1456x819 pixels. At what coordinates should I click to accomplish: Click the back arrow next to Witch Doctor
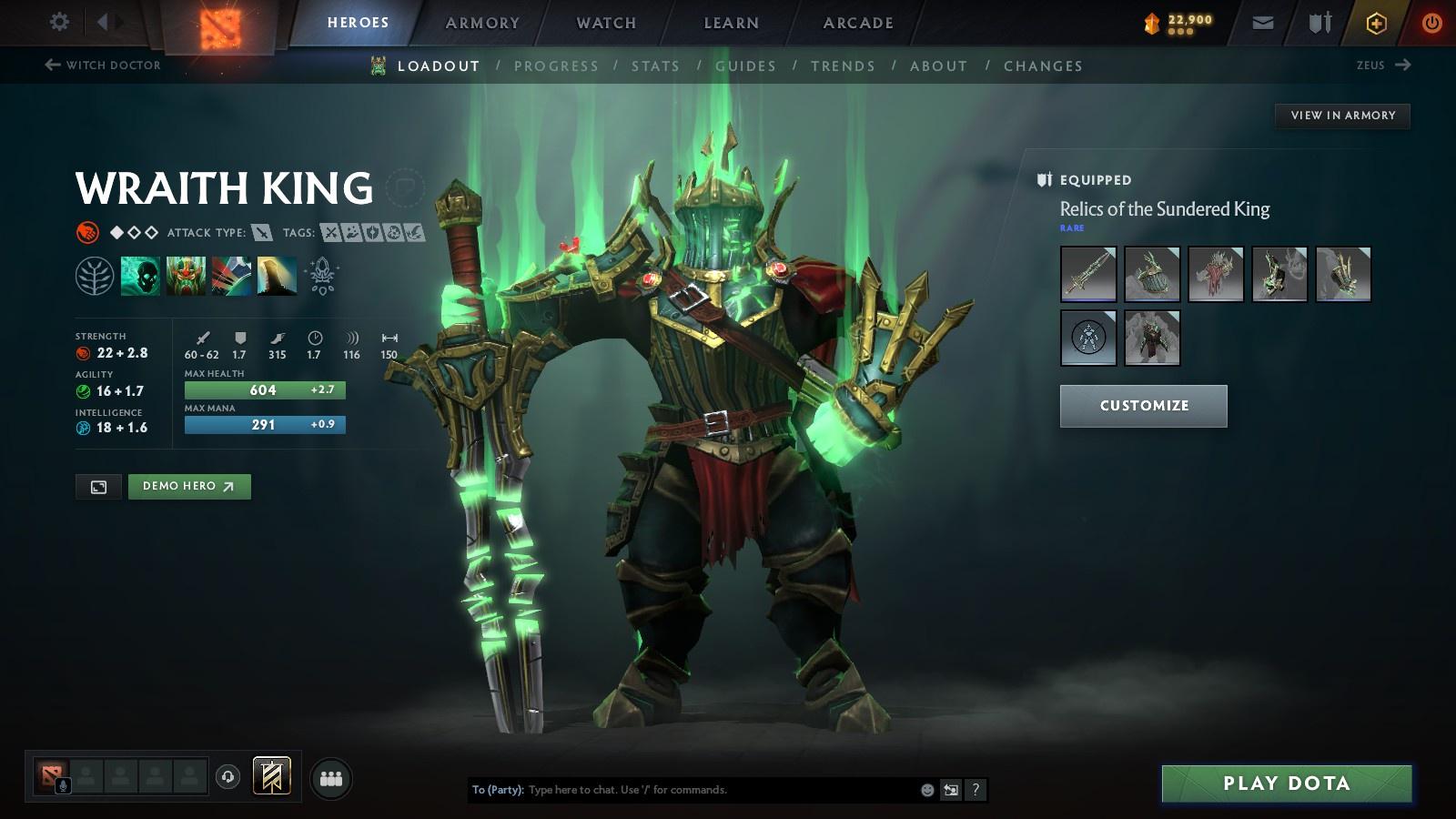[x=50, y=65]
